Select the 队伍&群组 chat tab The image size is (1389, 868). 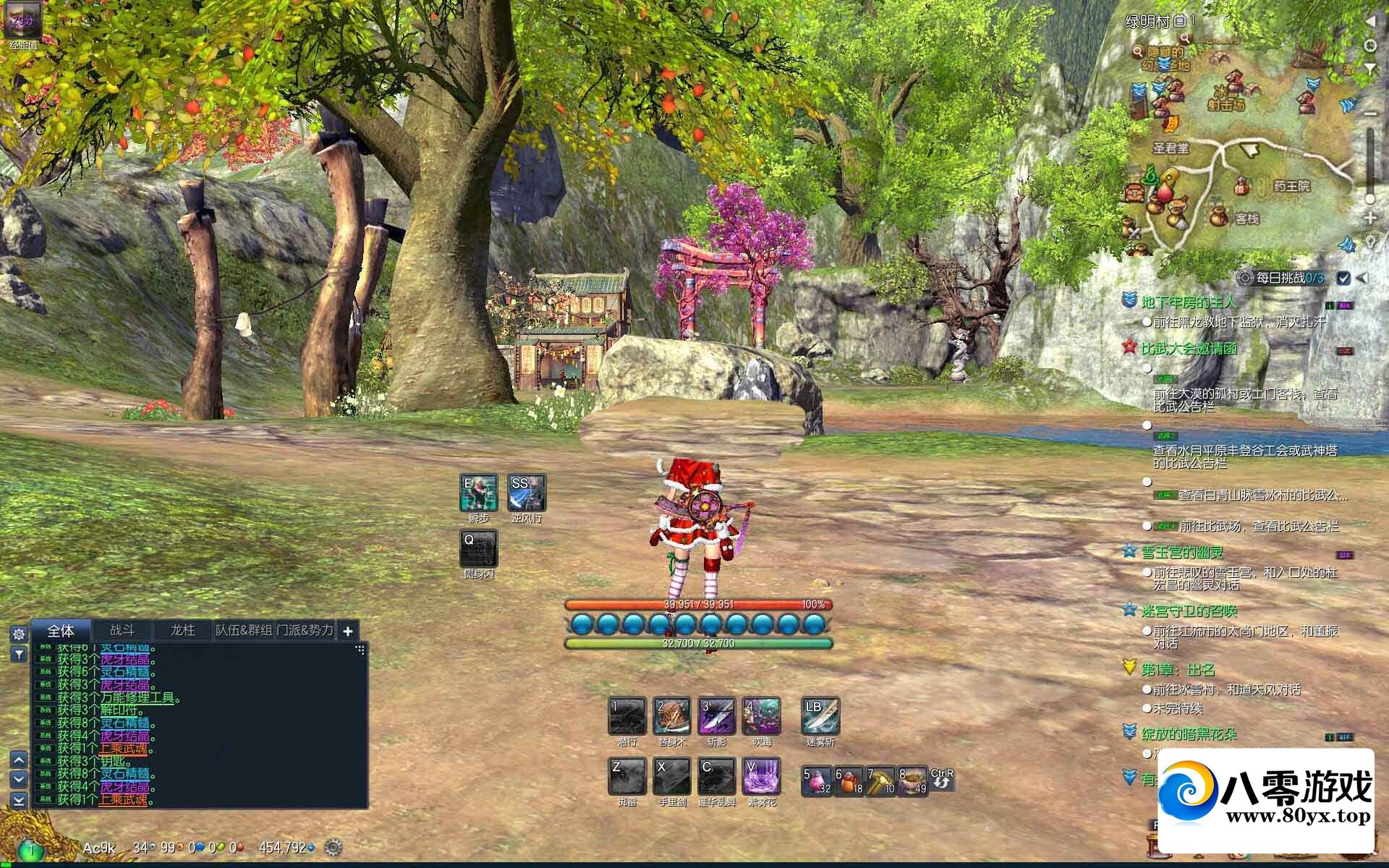(244, 630)
